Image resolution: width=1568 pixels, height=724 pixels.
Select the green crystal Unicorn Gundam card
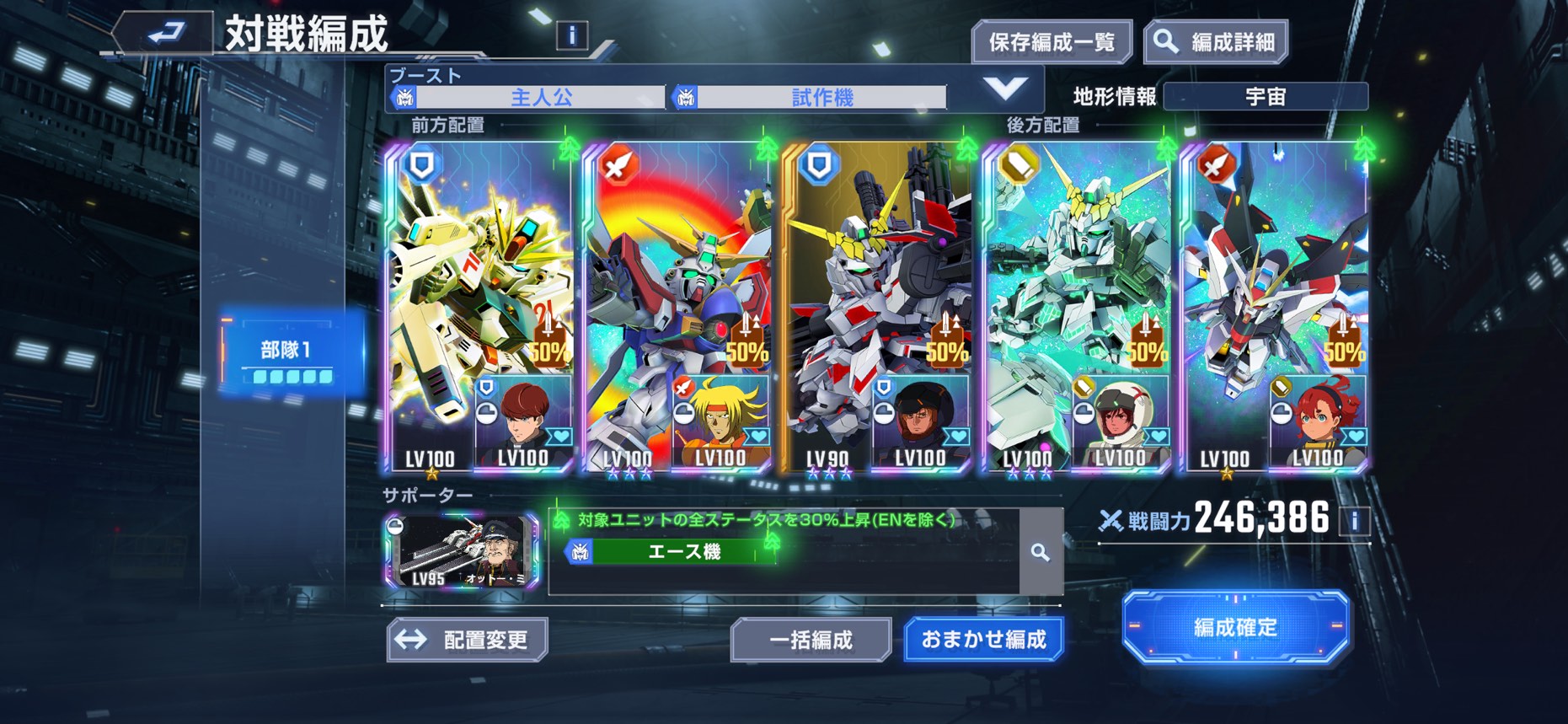click(x=1076, y=303)
